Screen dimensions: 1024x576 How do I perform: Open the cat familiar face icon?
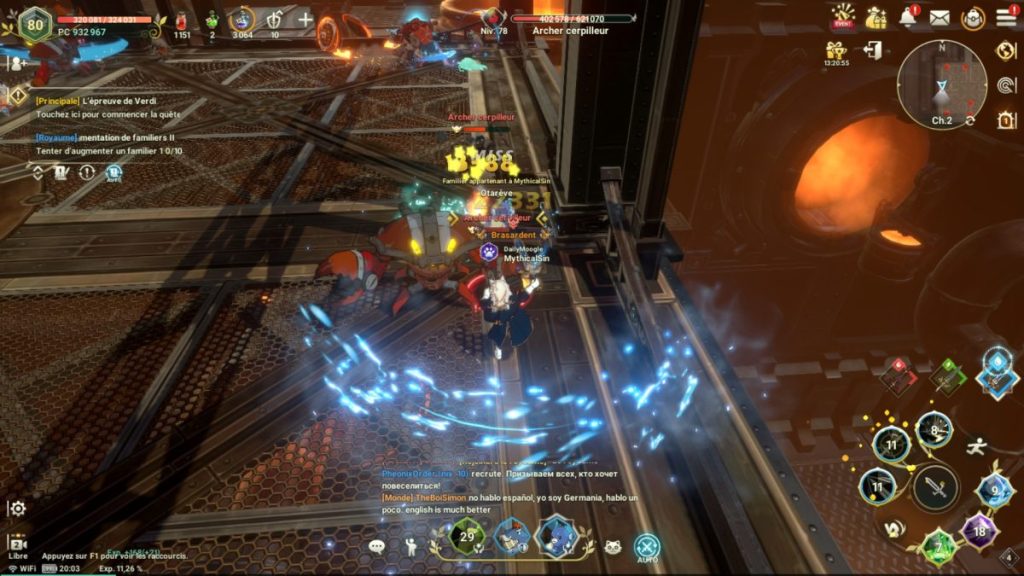pos(613,547)
